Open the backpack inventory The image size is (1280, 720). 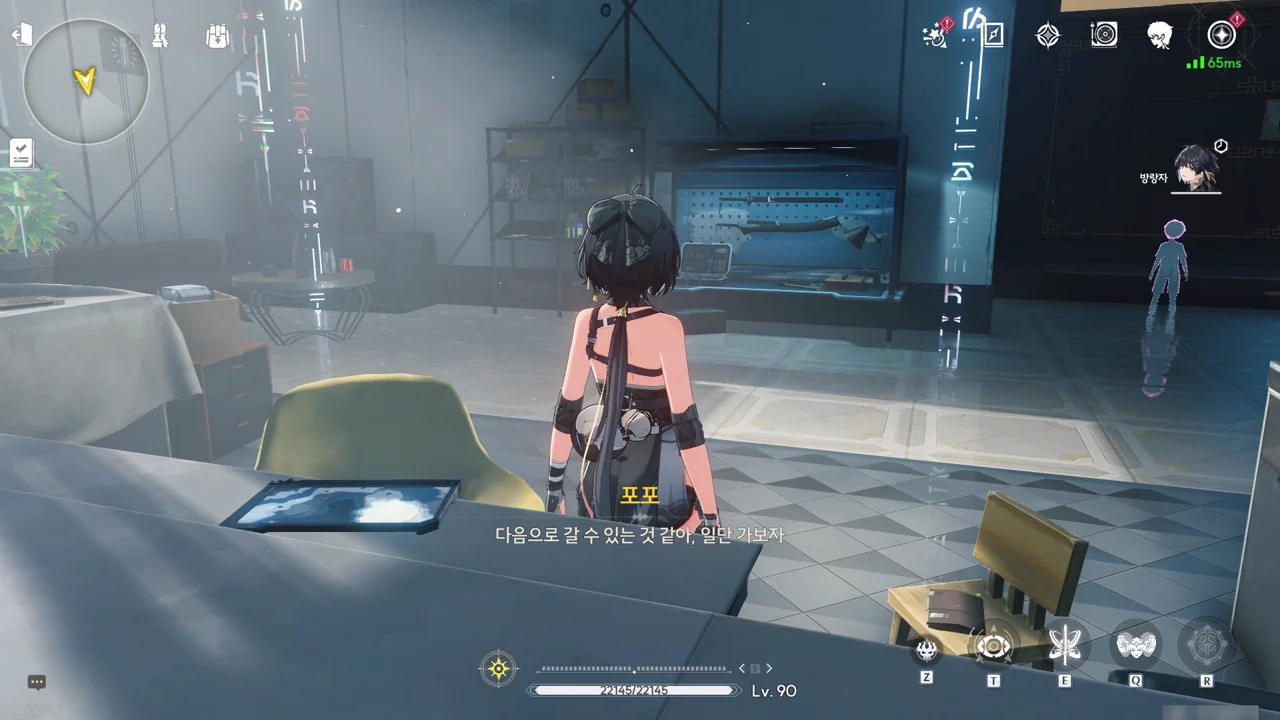tap(217, 36)
